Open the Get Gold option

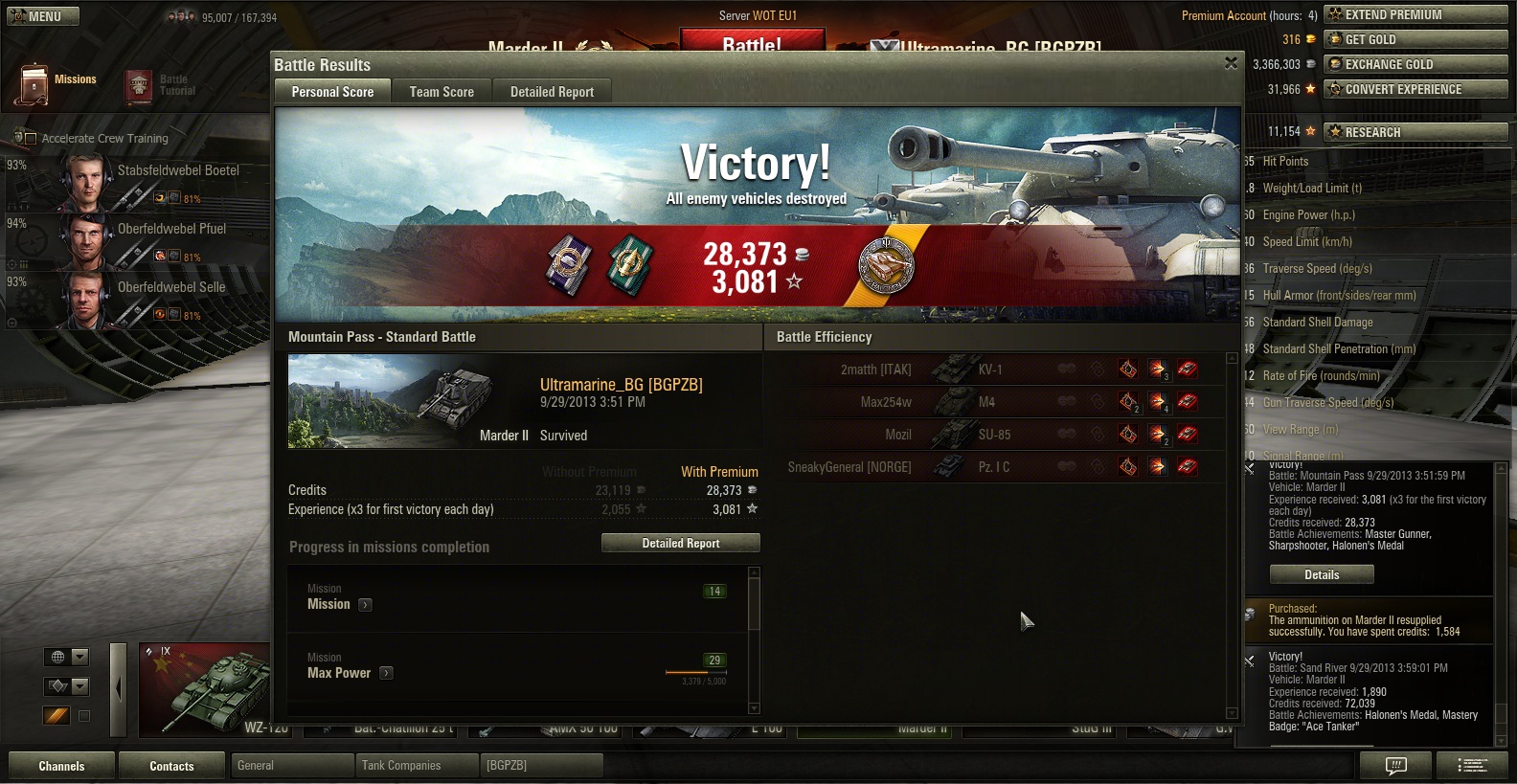[x=1415, y=39]
